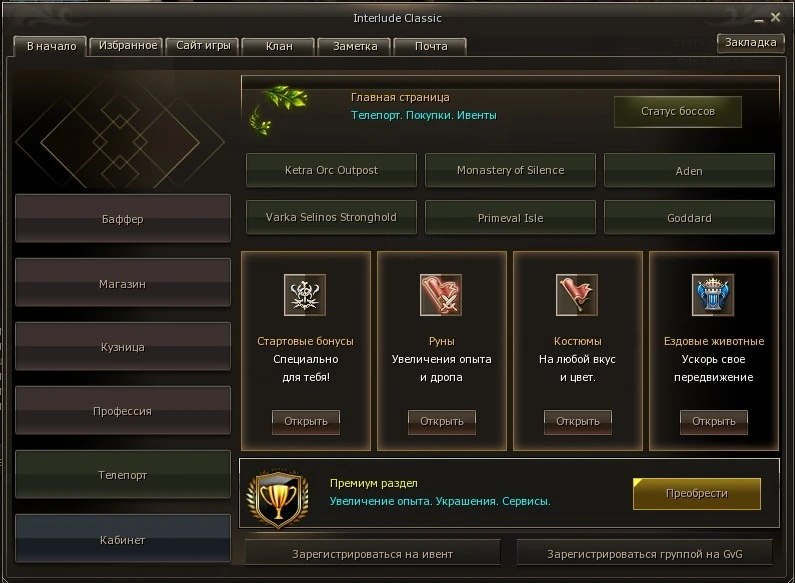The image size is (795, 583).
Task: Teleport to Primeval Isle
Action: pos(510,217)
